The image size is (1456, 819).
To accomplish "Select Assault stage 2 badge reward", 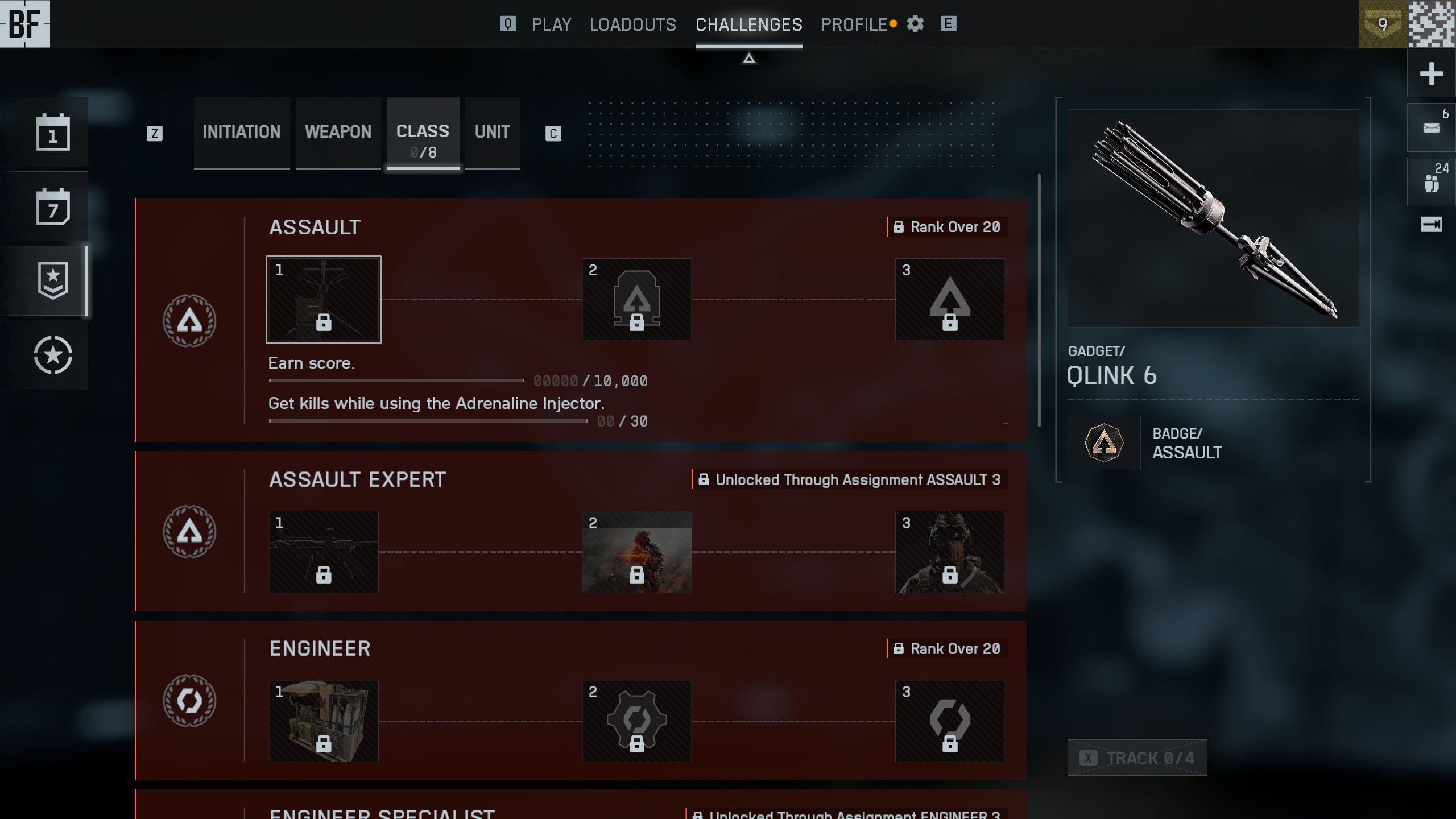I will (636, 299).
